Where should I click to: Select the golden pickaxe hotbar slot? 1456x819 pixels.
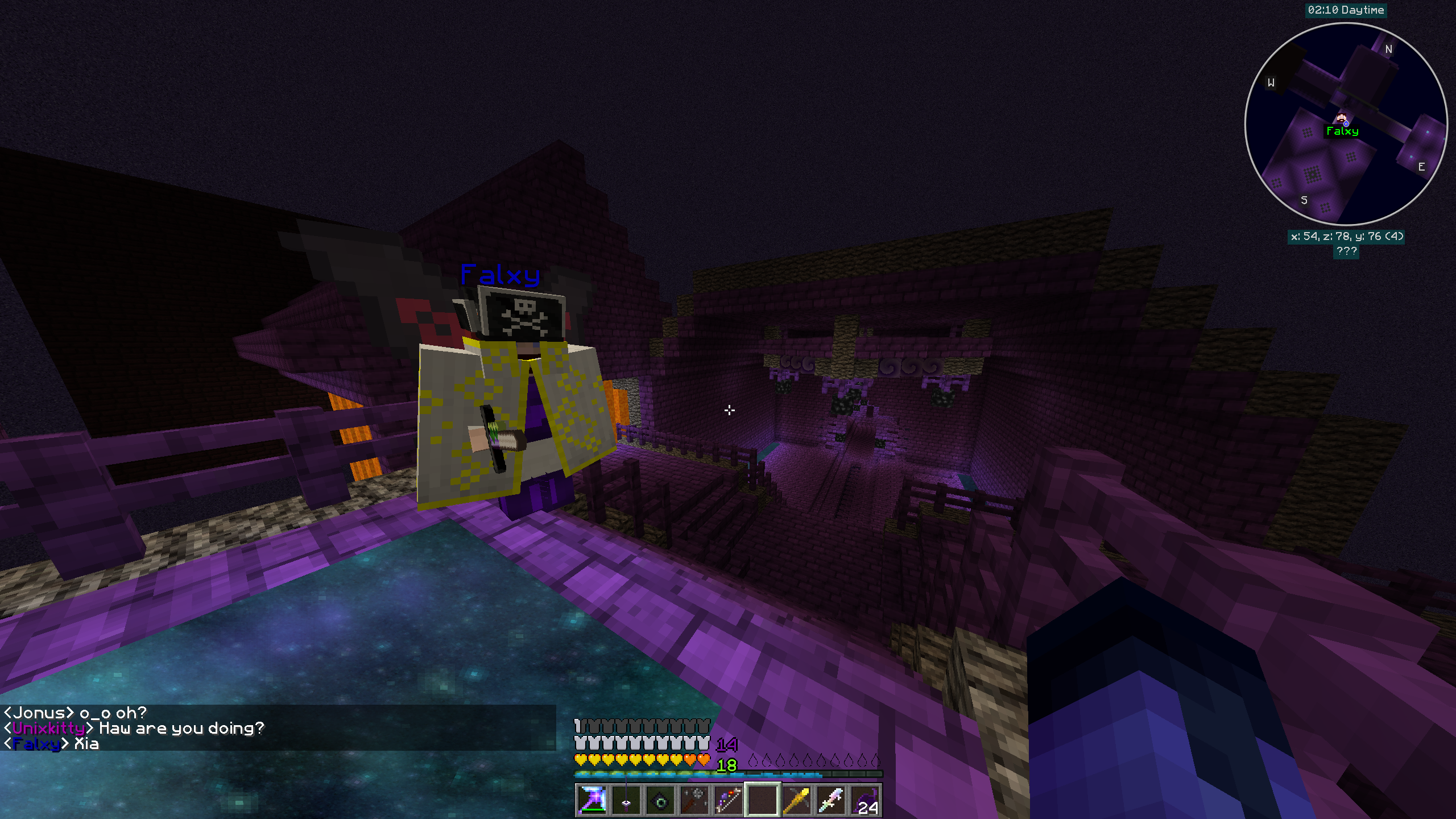[796, 801]
